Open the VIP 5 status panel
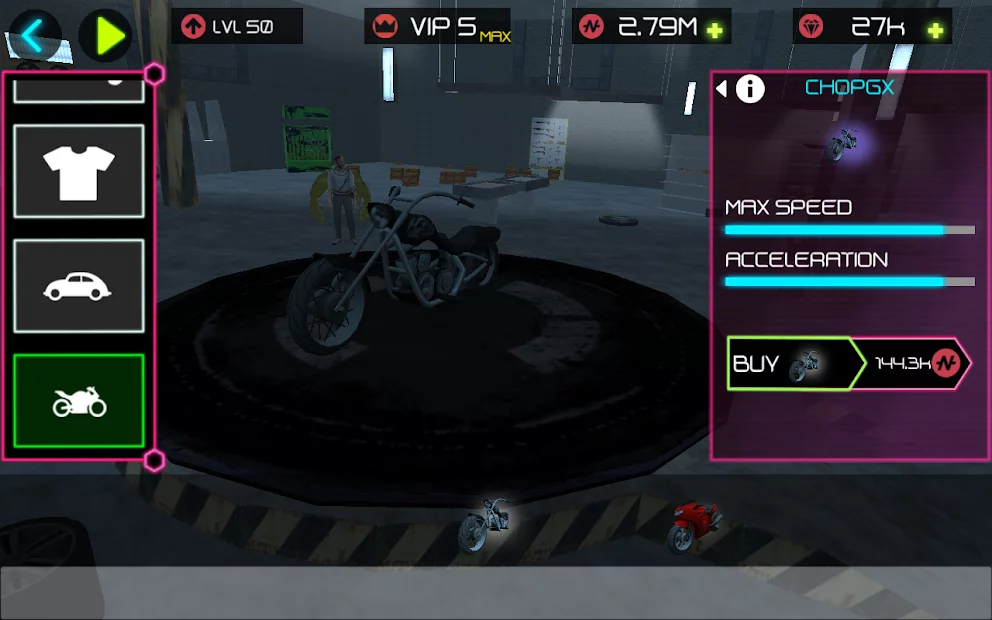Image resolution: width=992 pixels, height=620 pixels. [438, 27]
